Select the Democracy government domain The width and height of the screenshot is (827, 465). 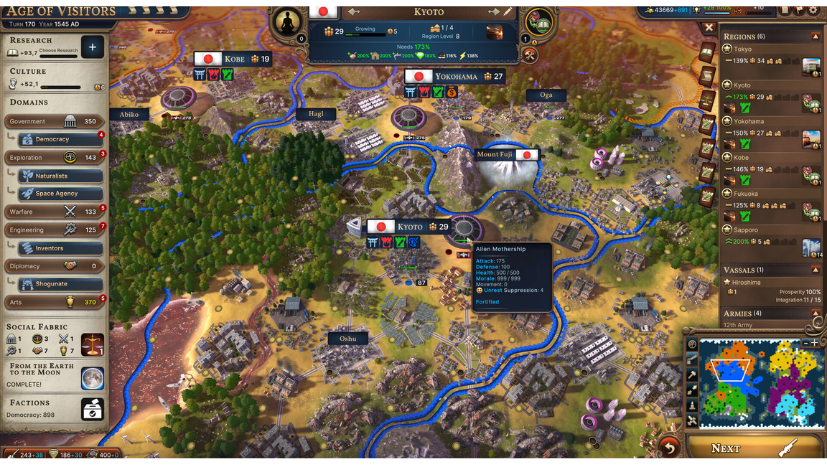[x=60, y=139]
